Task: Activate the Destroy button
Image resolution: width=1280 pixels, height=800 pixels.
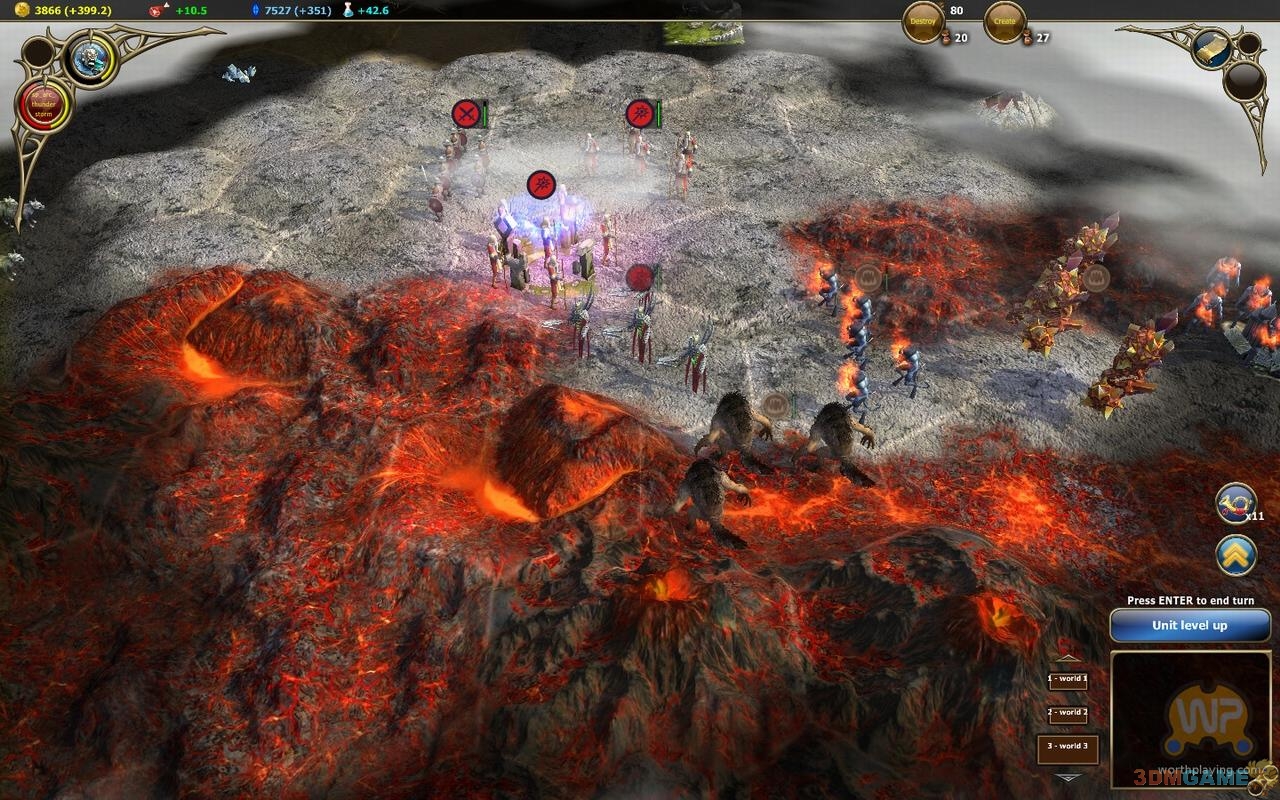Action: [x=923, y=22]
